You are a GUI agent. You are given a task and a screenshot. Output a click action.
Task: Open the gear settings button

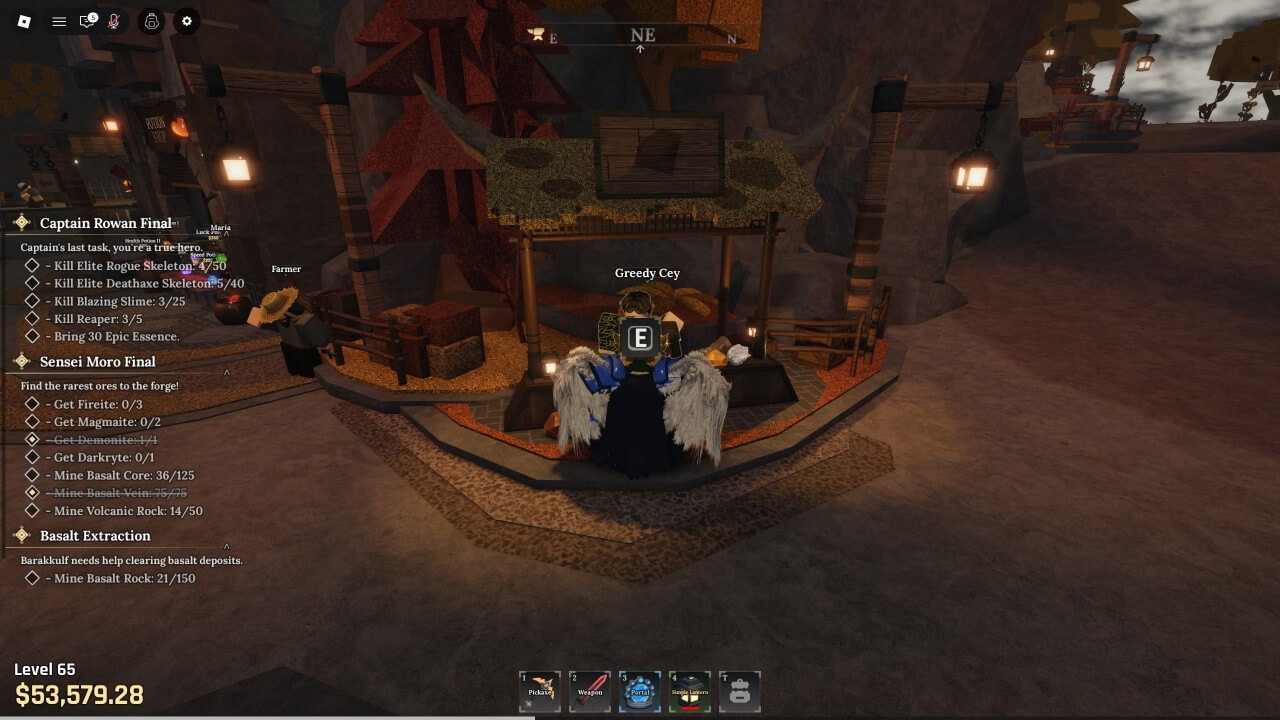[187, 21]
